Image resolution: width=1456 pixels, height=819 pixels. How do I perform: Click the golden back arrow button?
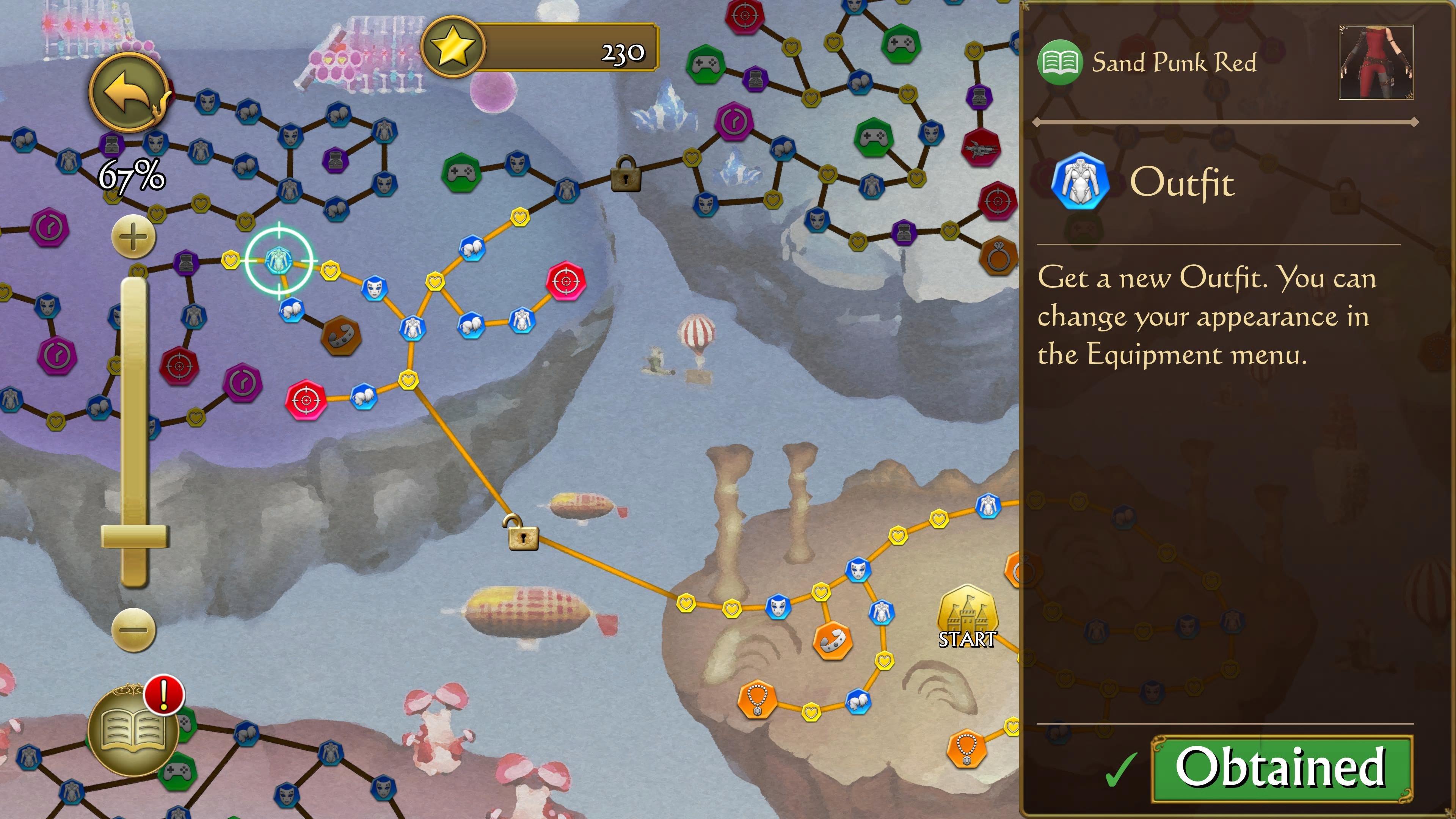[x=129, y=93]
